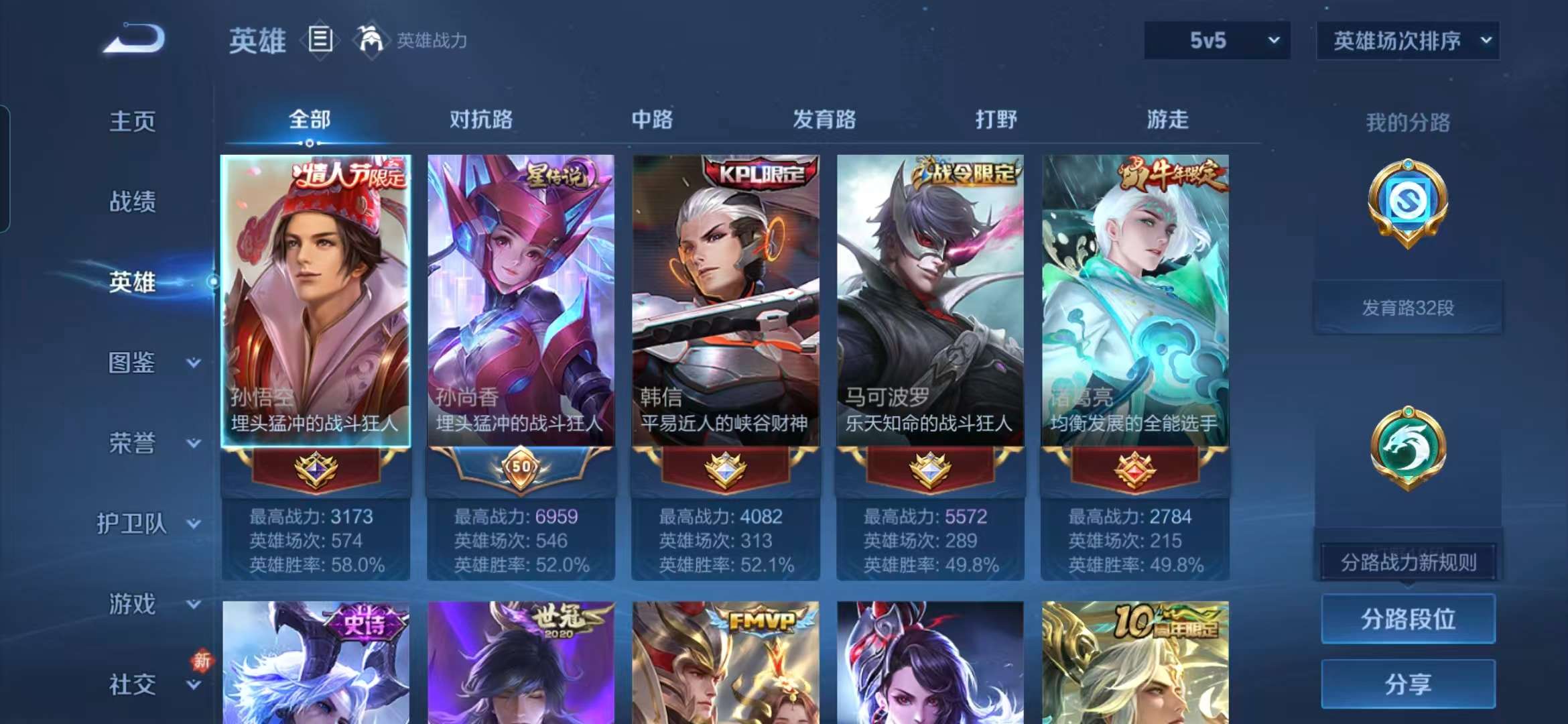The width and height of the screenshot is (1568, 724).
Task: Click the green dragon lane emblem badge
Action: (1410, 448)
